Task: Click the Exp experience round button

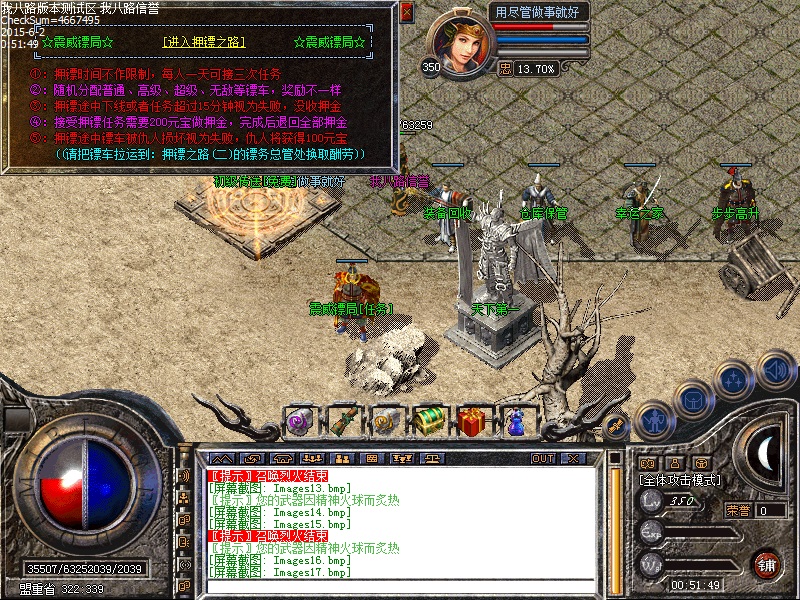Action: click(x=652, y=531)
